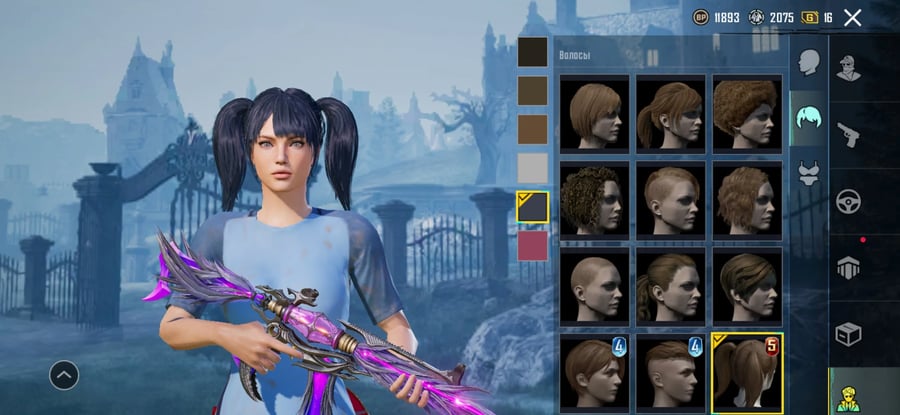The width and height of the screenshot is (900, 415).
Task: Open the steering wheel vehicles category
Action: click(849, 201)
